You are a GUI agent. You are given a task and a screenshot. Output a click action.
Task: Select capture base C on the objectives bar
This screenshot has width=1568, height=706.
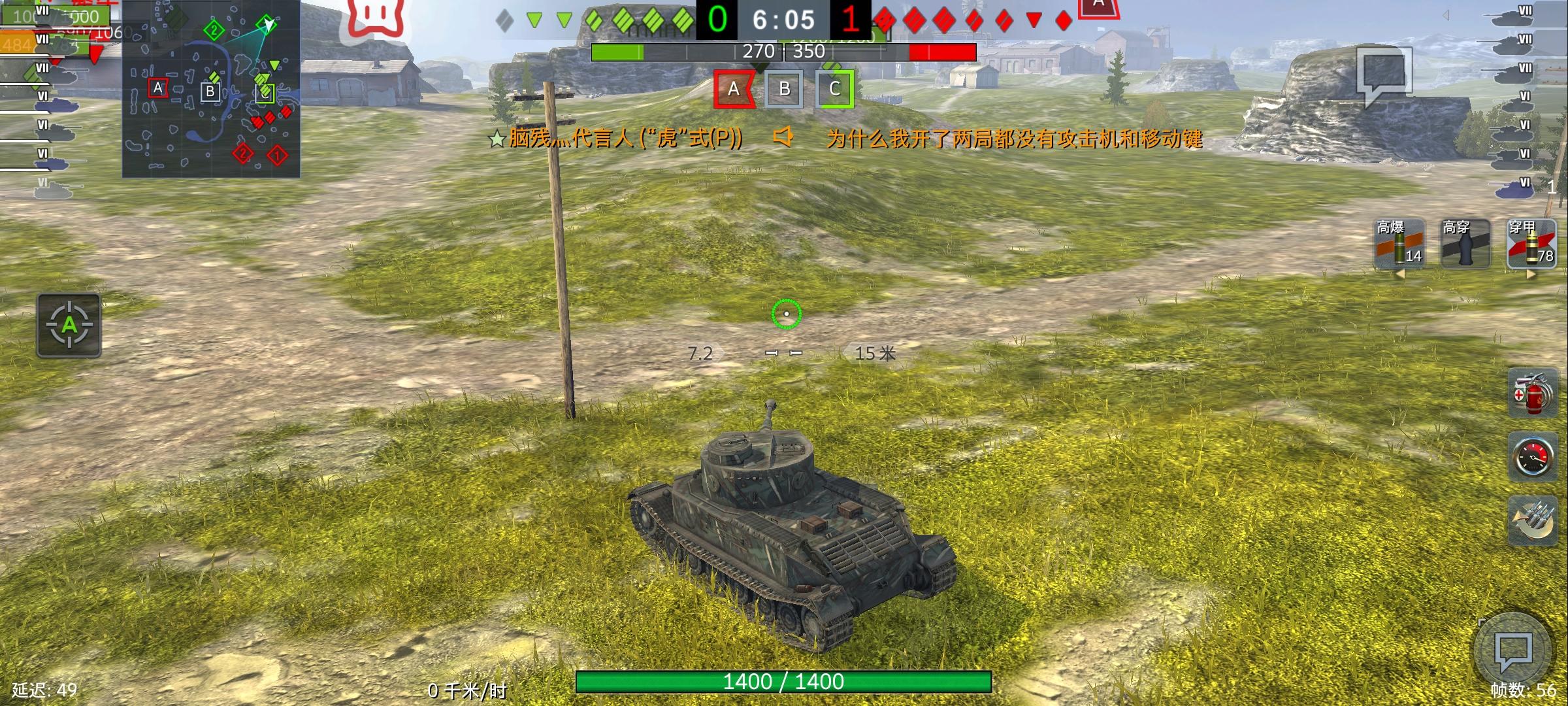[837, 90]
